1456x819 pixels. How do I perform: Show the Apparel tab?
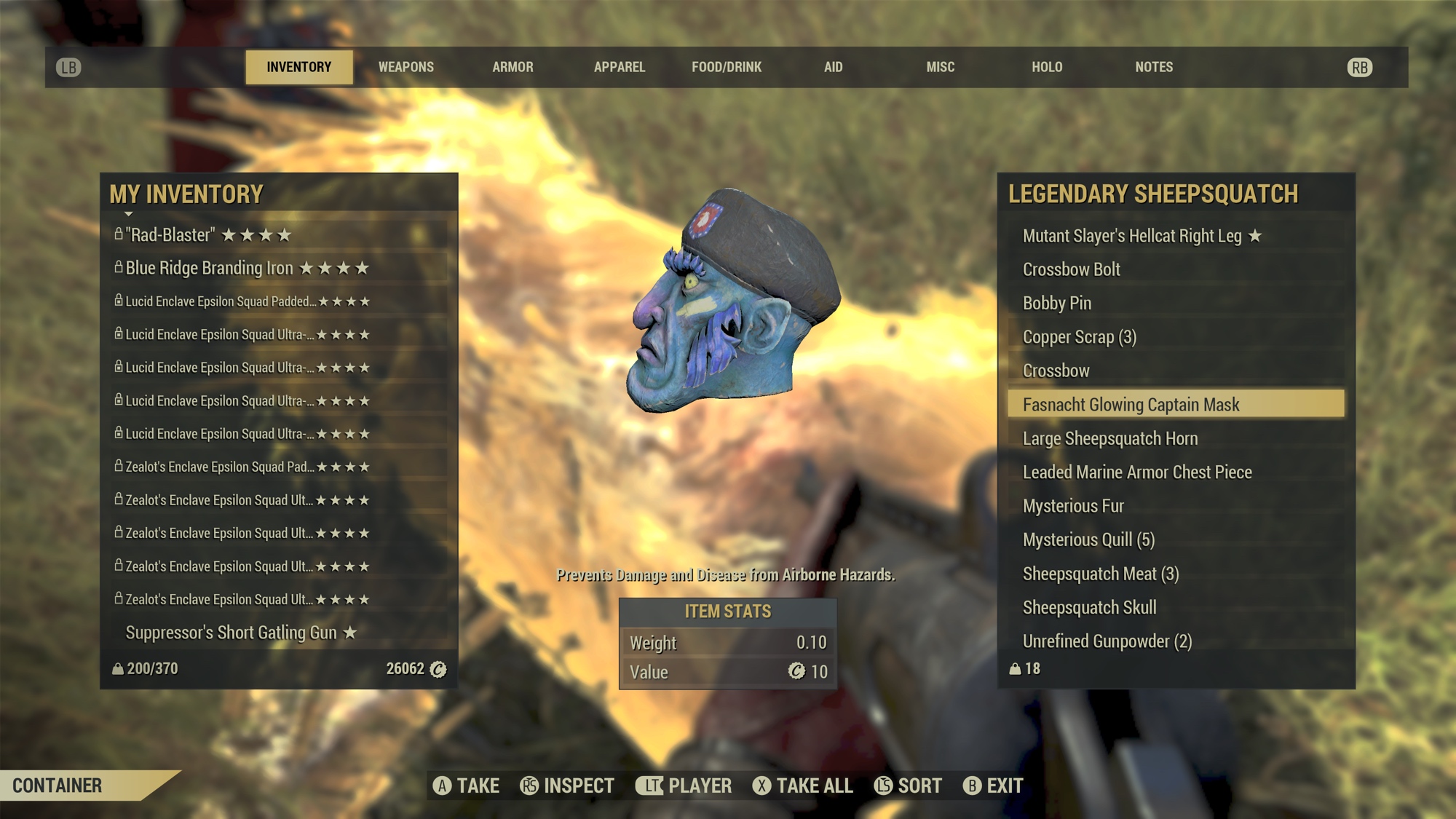click(619, 67)
